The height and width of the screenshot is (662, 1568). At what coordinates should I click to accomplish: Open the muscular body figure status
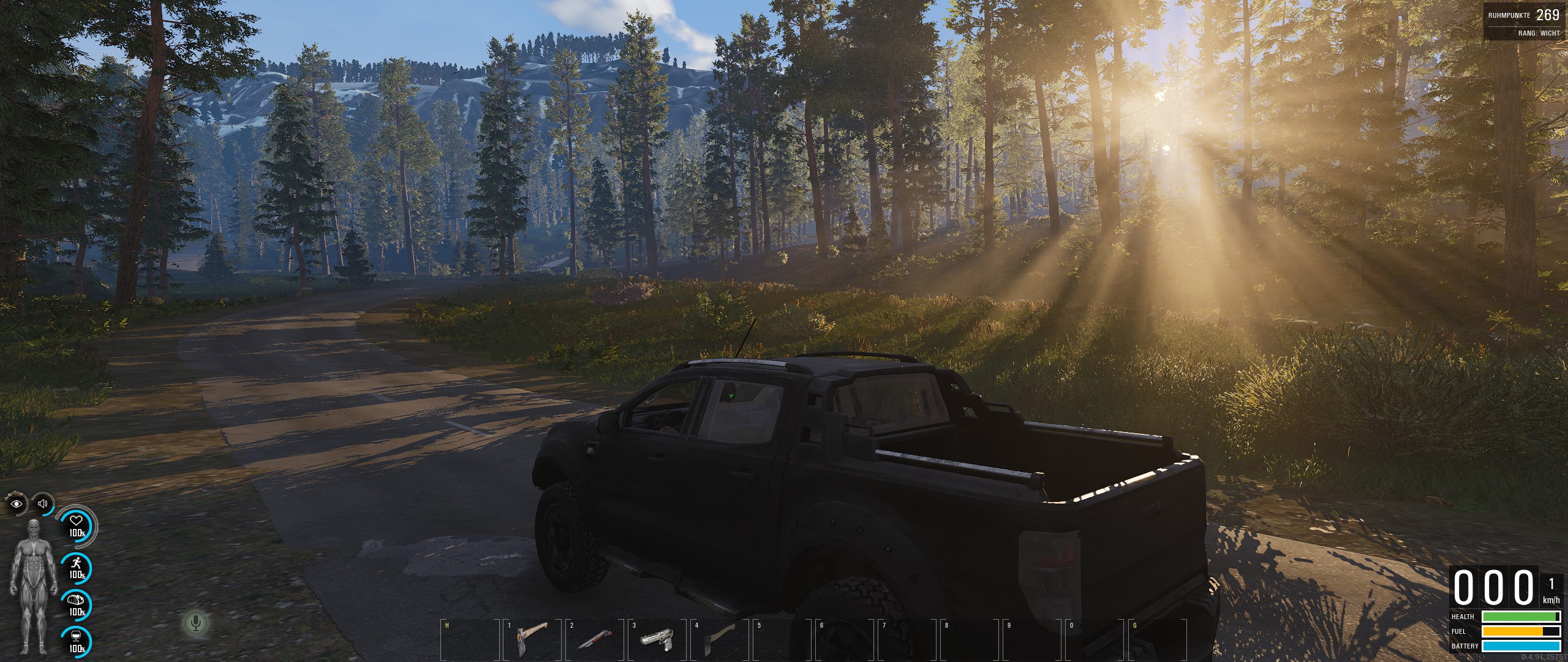34,587
